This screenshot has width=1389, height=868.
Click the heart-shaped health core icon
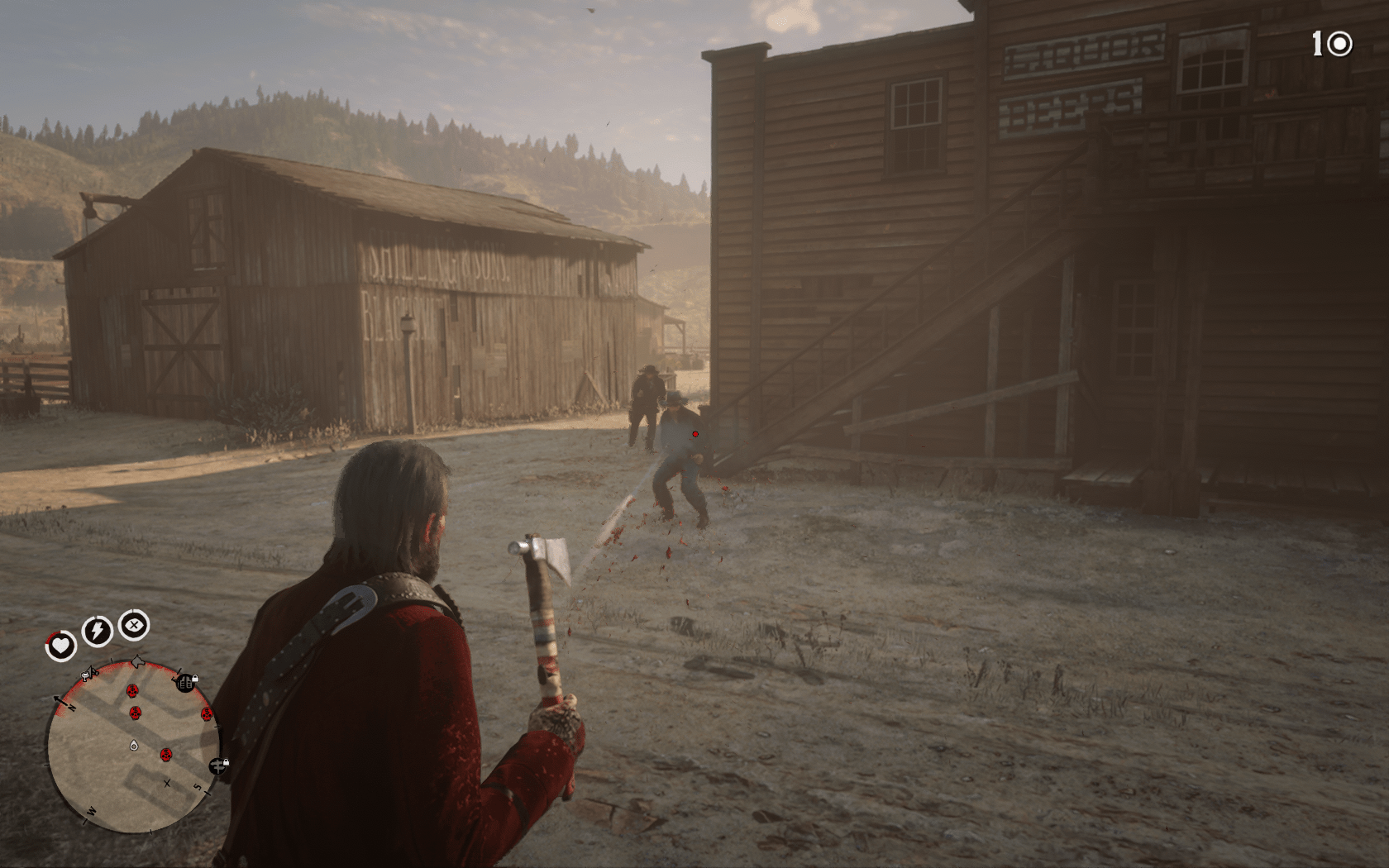pos(63,643)
